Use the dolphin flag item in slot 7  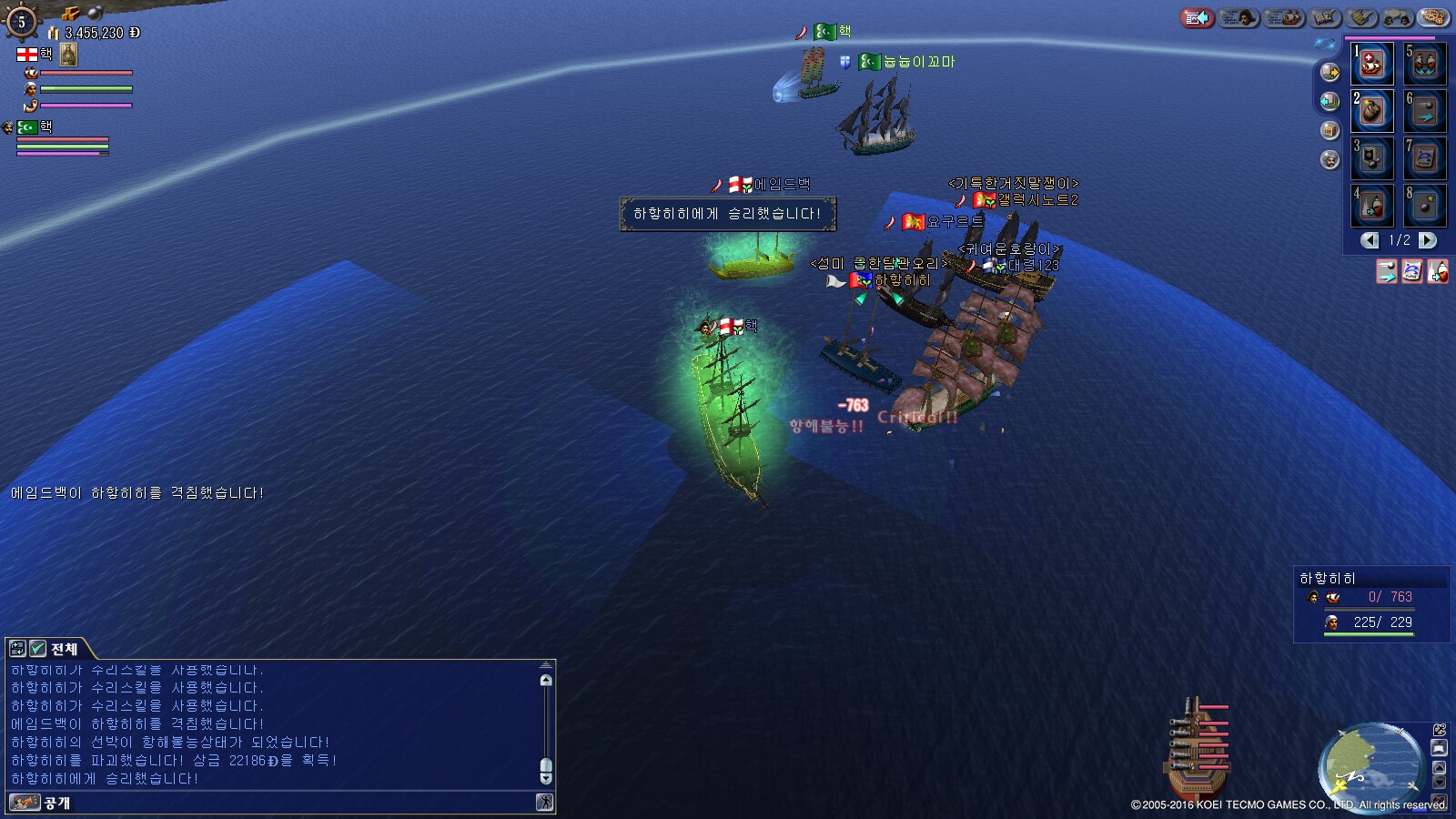coord(1425,158)
